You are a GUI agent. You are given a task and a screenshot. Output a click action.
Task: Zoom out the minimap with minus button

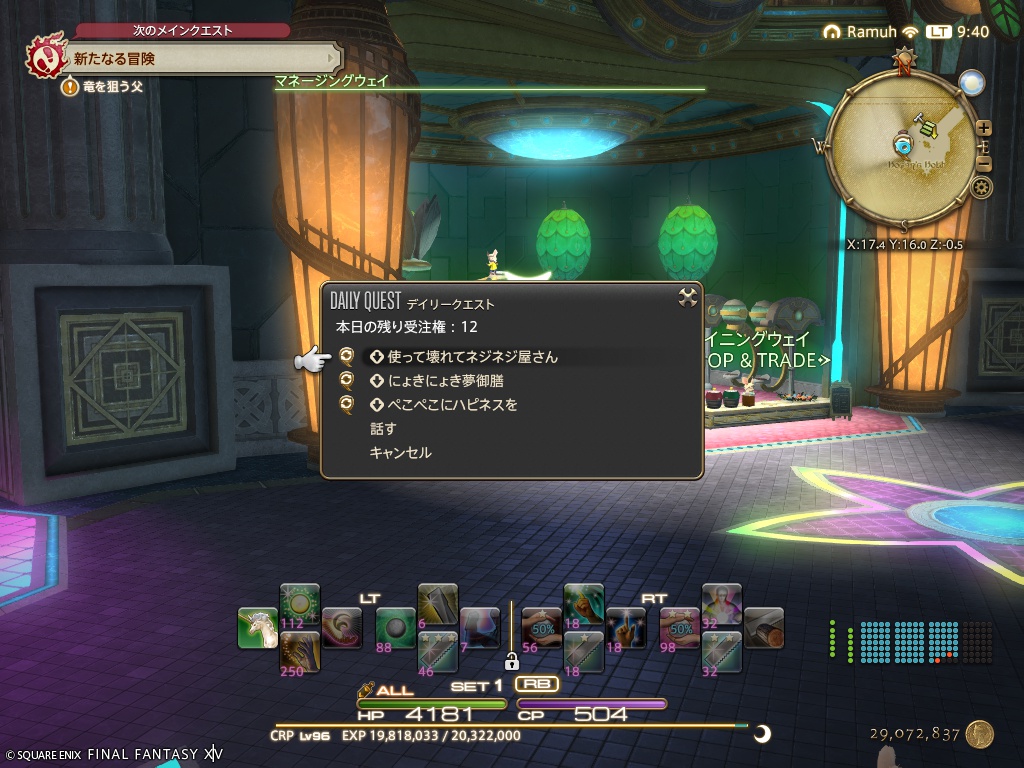coord(984,165)
